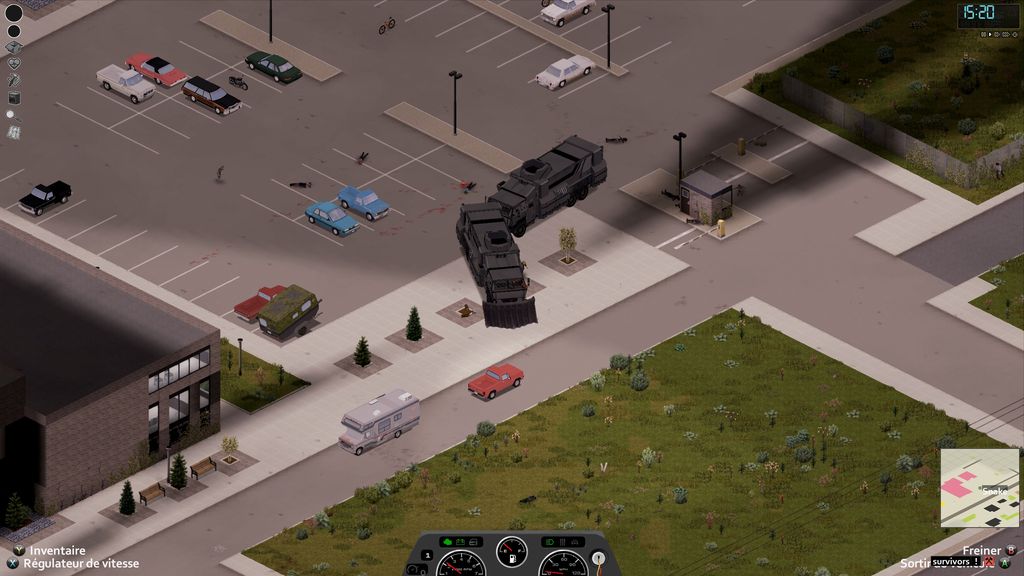Activate the magnifying glass search mode
The width and height of the screenshot is (1024, 576).
pos(13,115)
